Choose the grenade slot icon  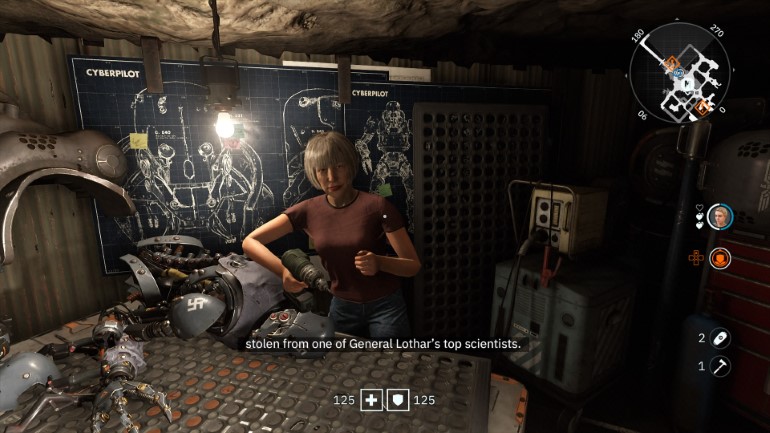click(x=720, y=339)
